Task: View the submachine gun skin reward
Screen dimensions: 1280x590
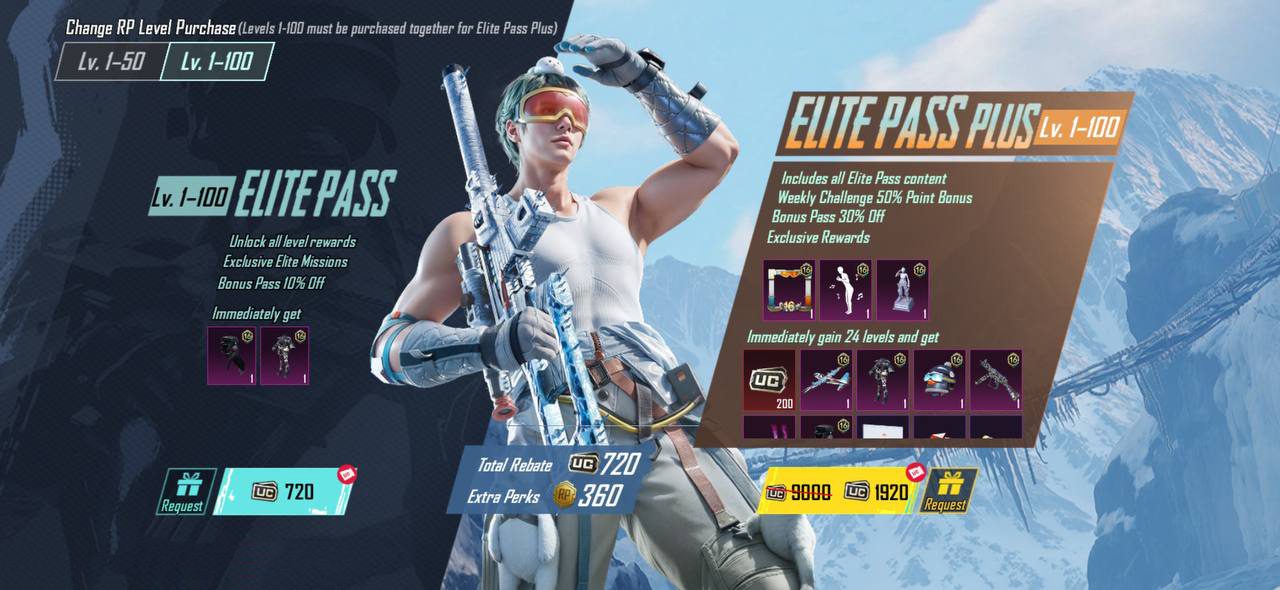Action: pos(996,379)
